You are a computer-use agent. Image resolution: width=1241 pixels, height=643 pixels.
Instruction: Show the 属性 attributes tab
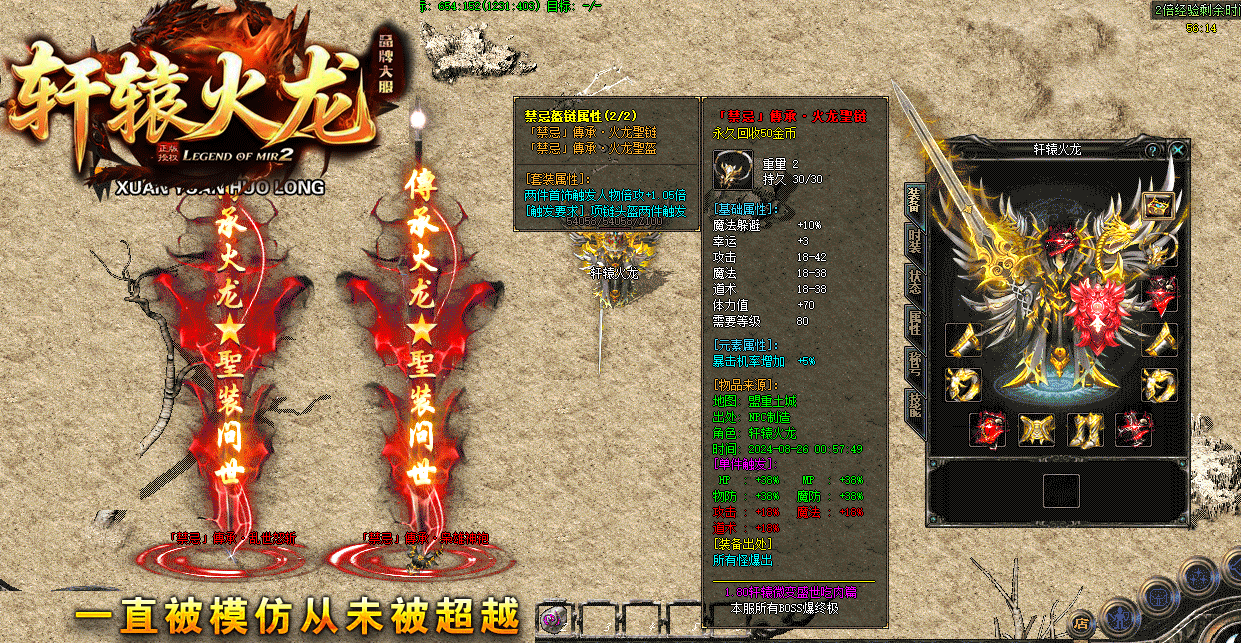[914, 322]
